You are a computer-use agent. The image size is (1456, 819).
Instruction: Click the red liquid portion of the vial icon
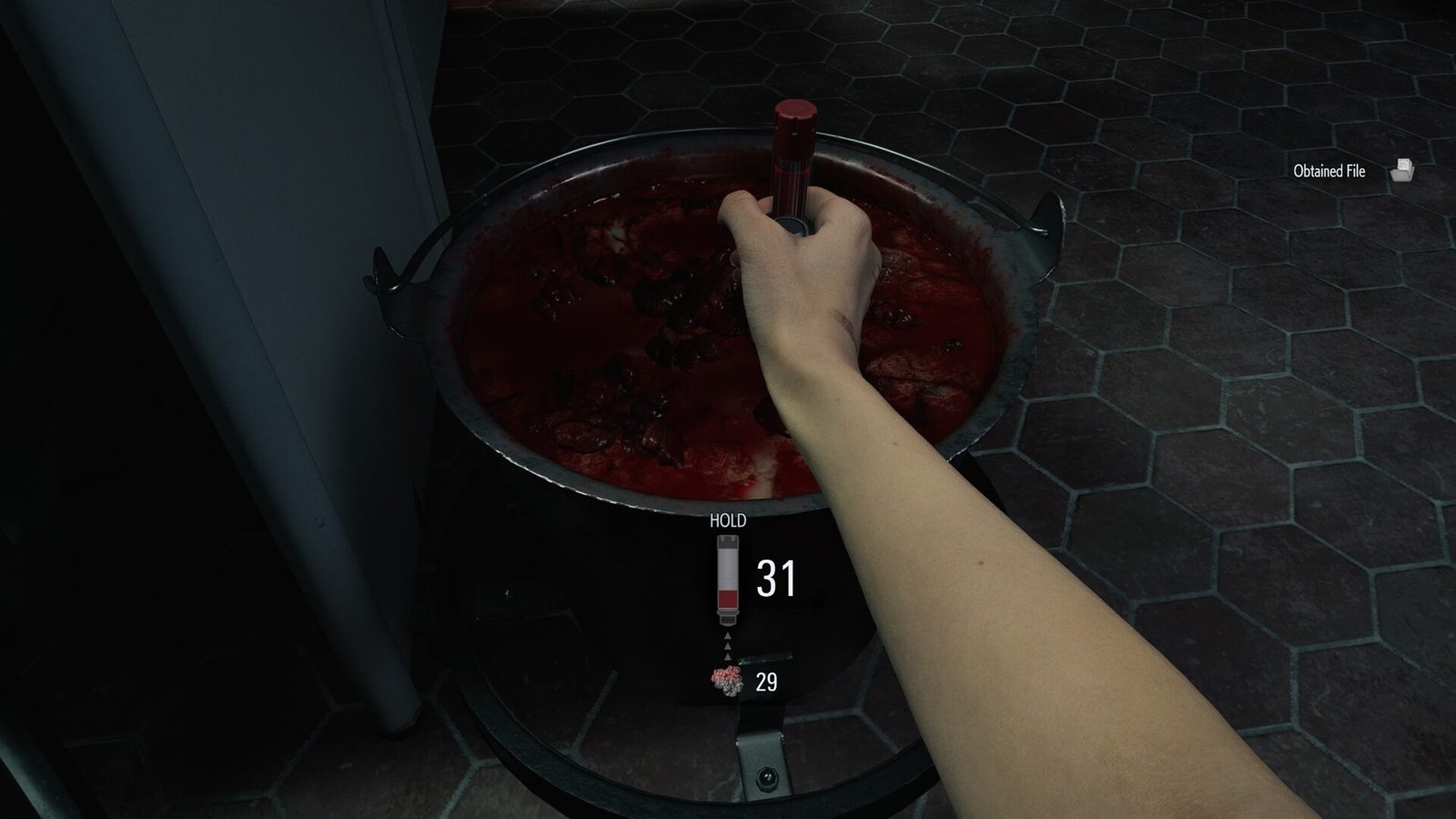[x=728, y=599]
